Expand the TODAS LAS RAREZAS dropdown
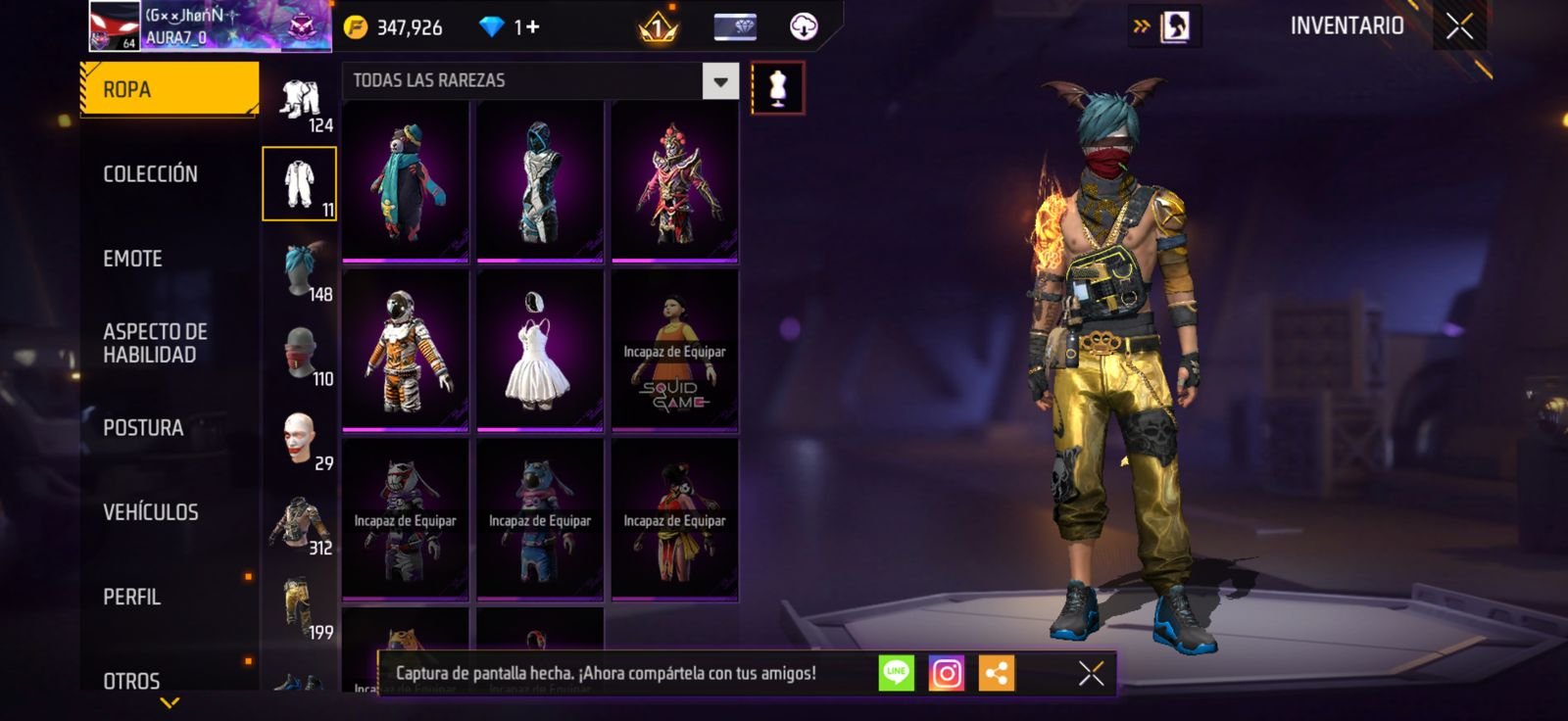1568x721 pixels. pos(720,81)
